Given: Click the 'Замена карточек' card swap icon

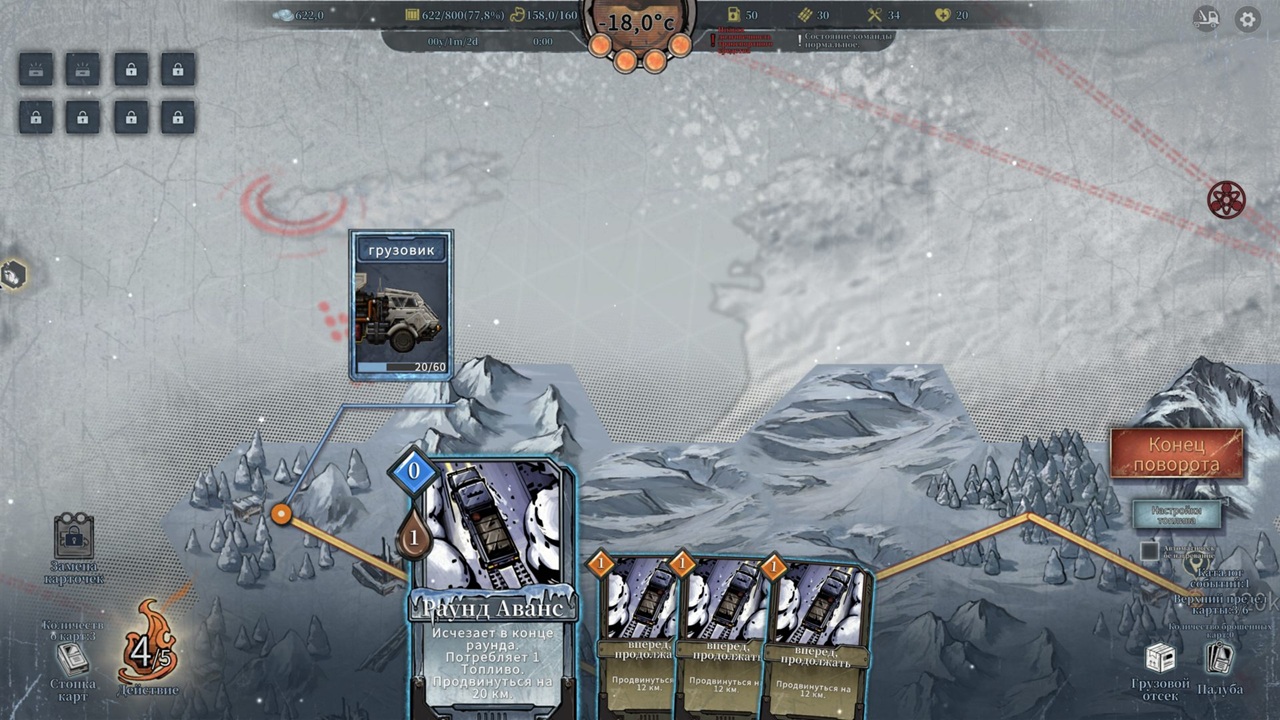Looking at the screenshot, I should 74,538.
